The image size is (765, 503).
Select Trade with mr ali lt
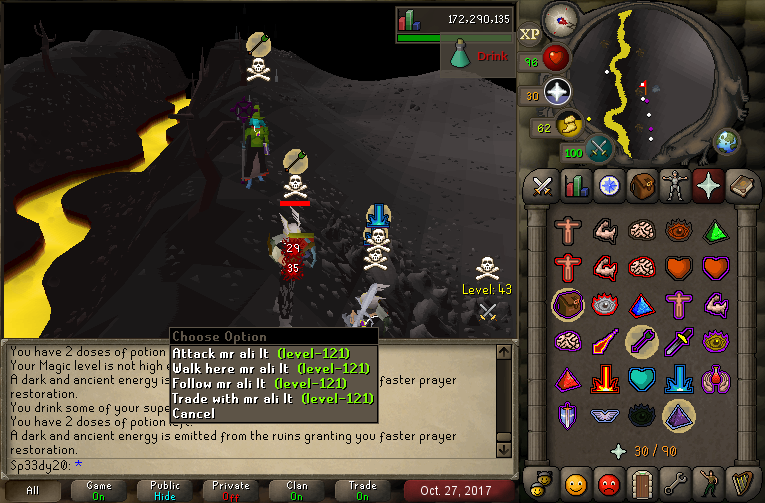(270, 398)
